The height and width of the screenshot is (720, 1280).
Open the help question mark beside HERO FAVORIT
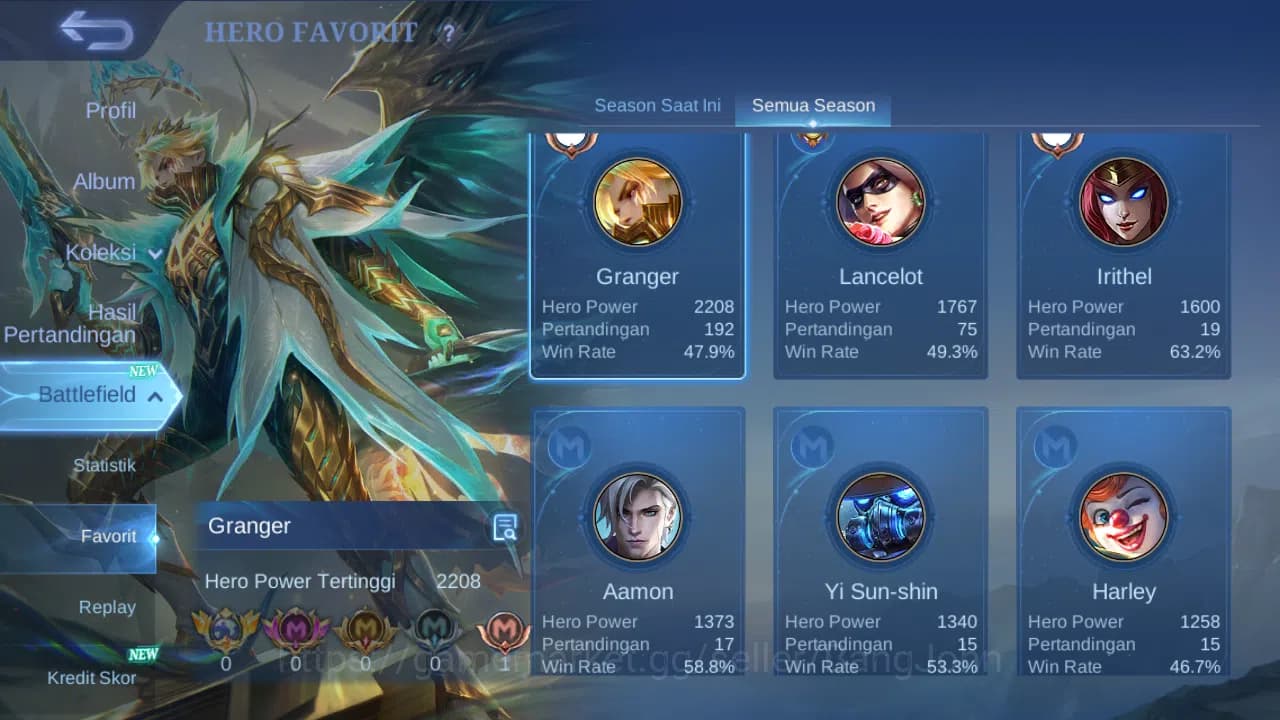click(449, 33)
